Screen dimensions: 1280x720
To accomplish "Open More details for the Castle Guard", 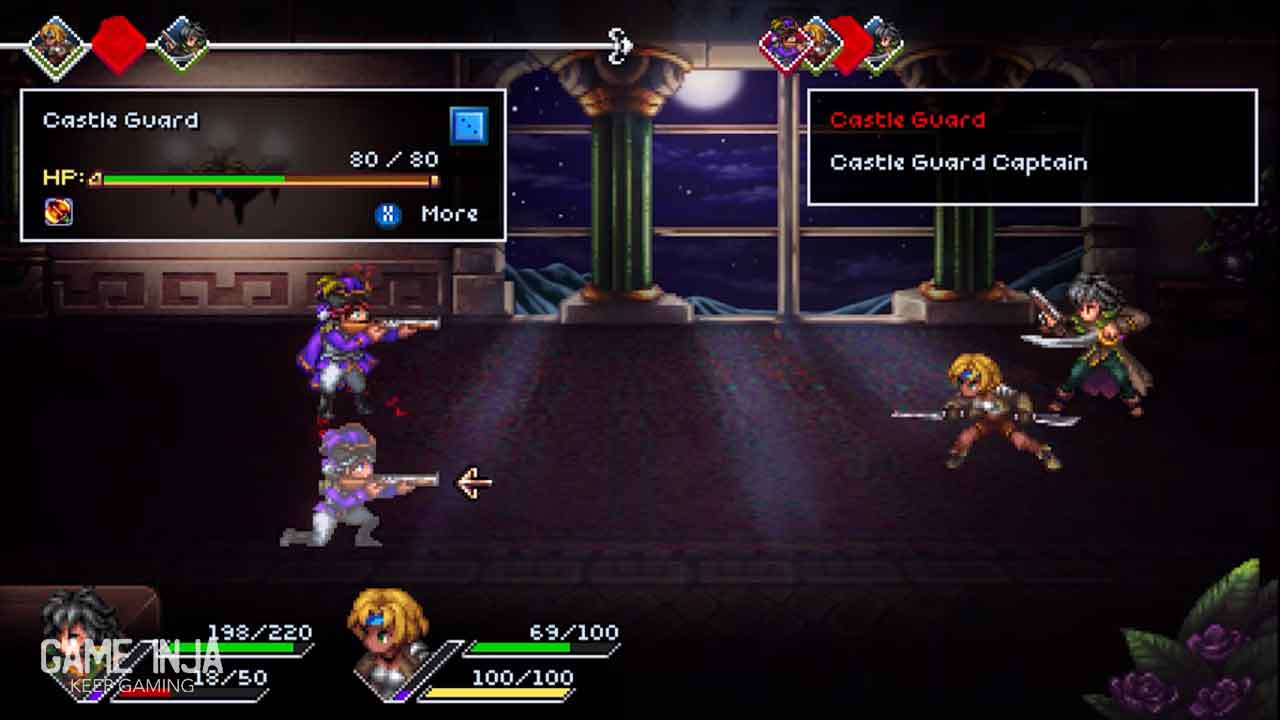I will tap(429, 214).
